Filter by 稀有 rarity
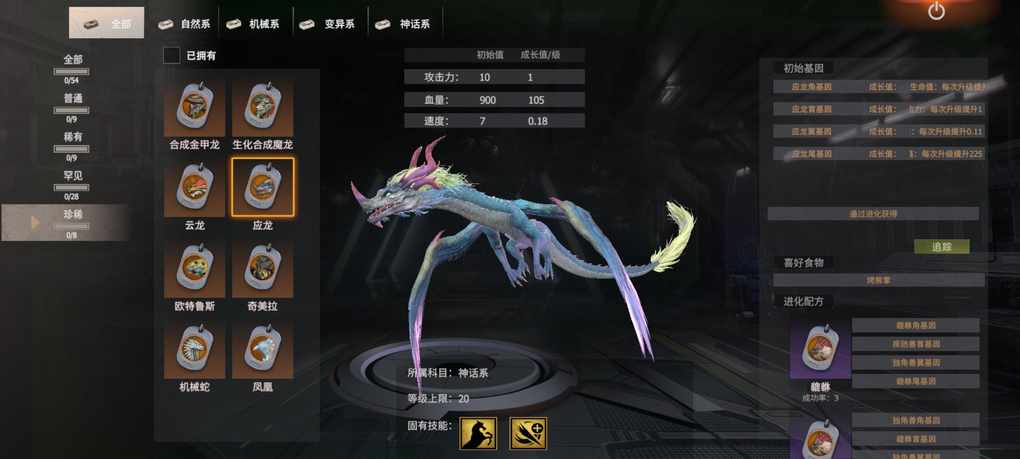Screen dimensions: 1020x459 (73, 142)
